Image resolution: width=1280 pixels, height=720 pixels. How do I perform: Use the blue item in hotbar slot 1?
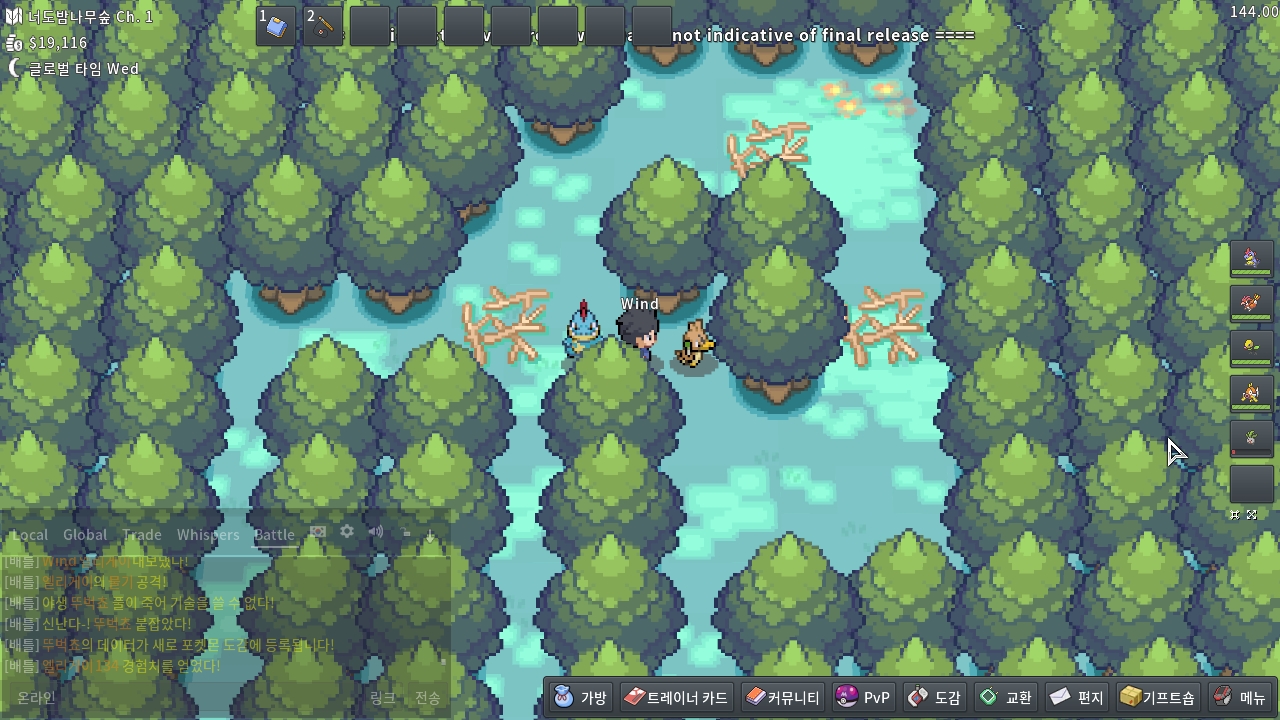coord(276,26)
